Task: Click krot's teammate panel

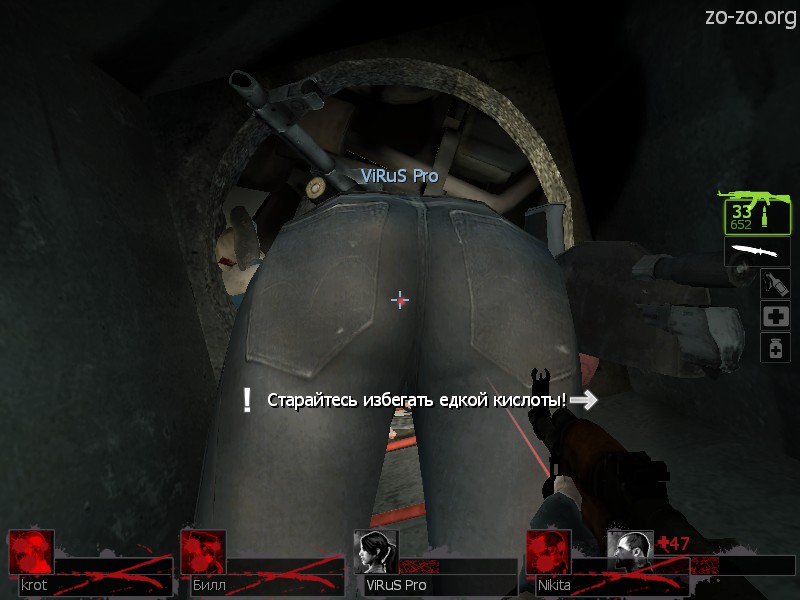Action: pyautogui.click(x=88, y=565)
